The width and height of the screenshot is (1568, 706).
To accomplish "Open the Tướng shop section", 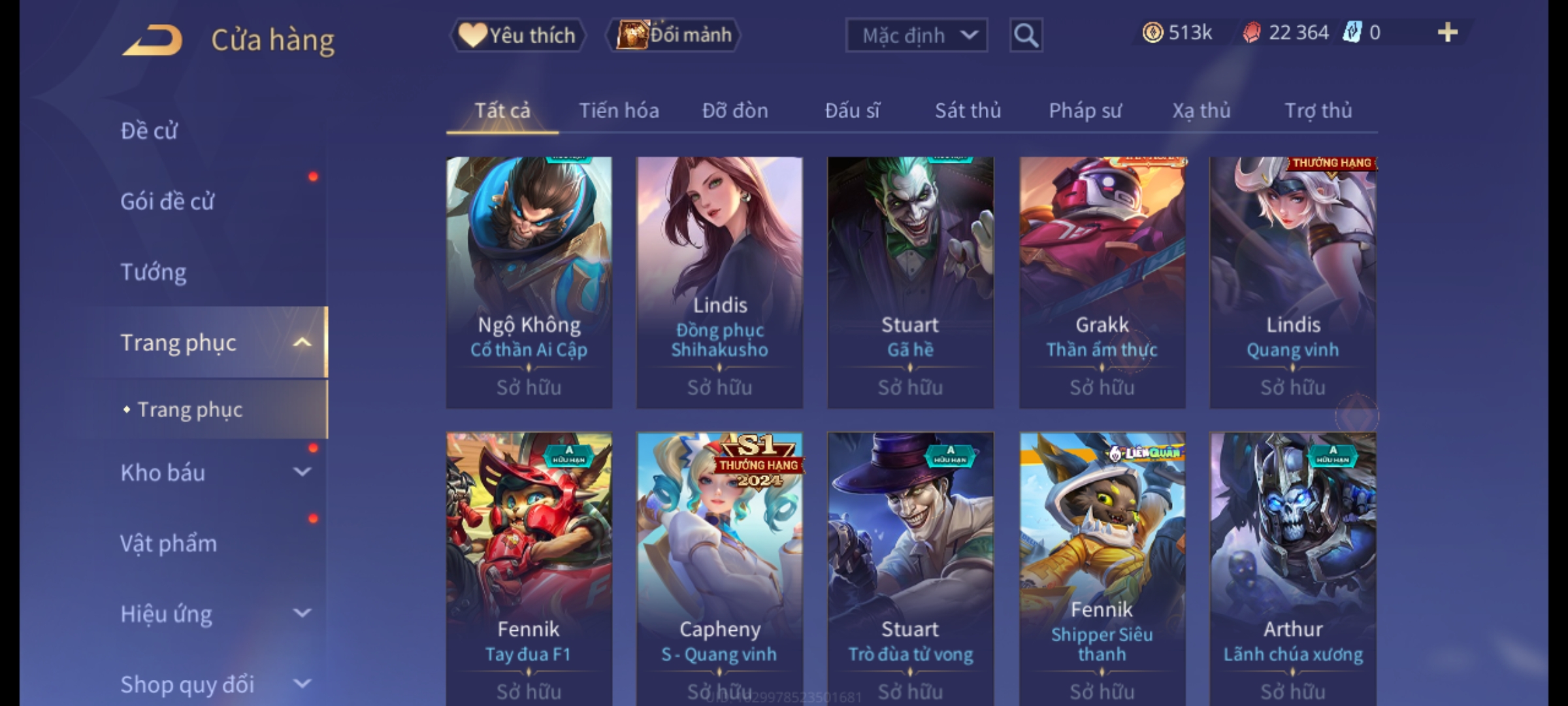I will pos(154,272).
